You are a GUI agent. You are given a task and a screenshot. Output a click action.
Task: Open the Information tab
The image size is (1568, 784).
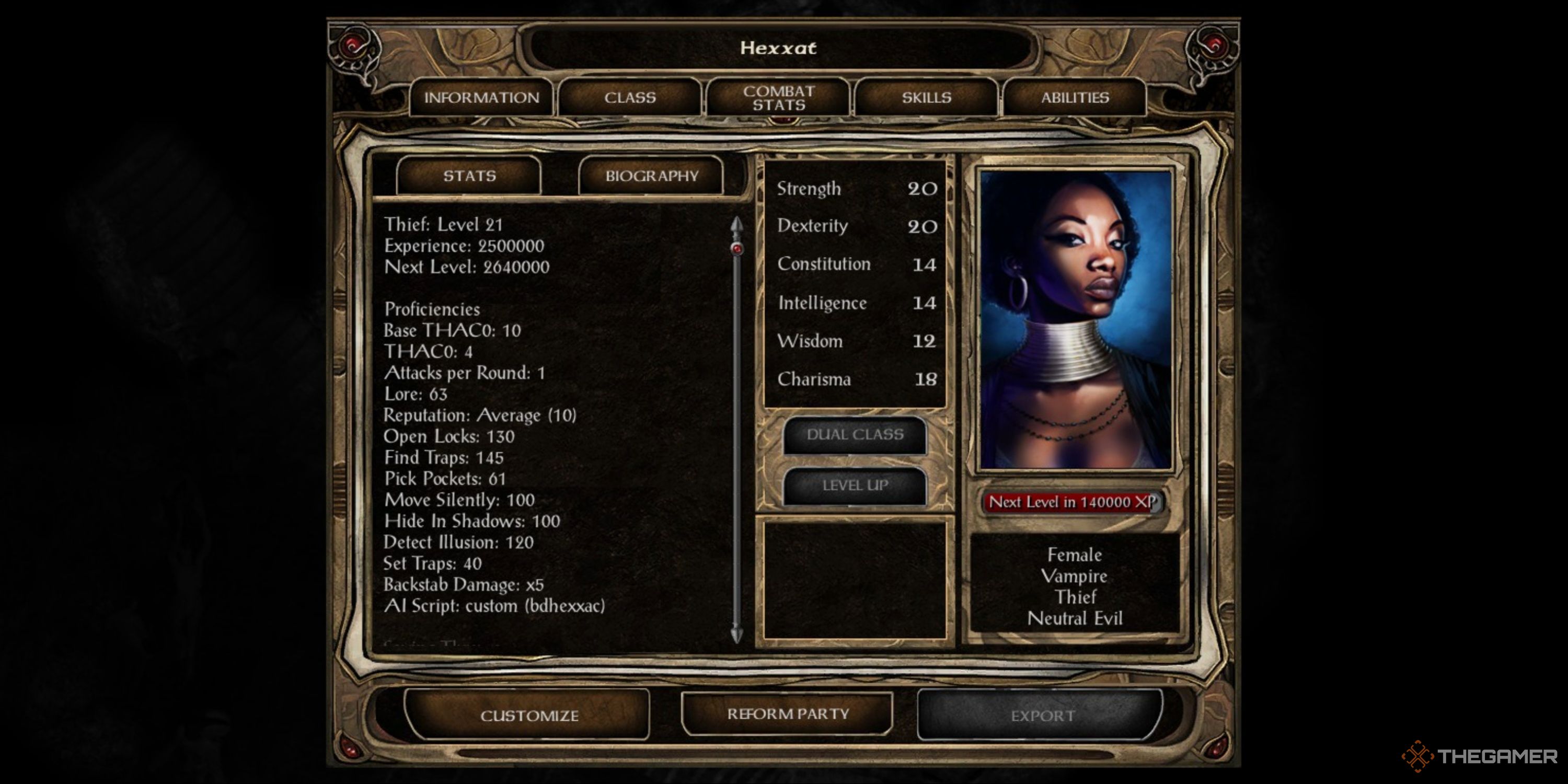click(481, 97)
